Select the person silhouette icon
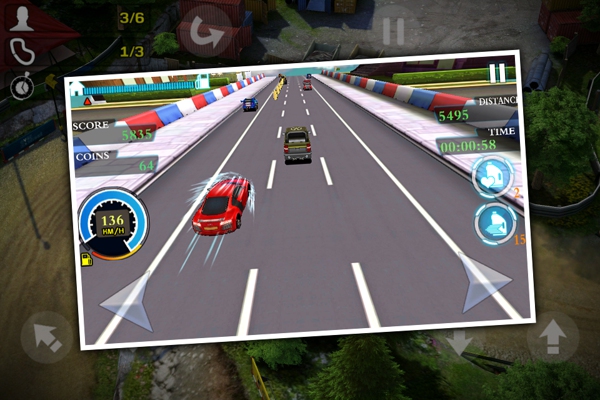 tap(20, 17)
